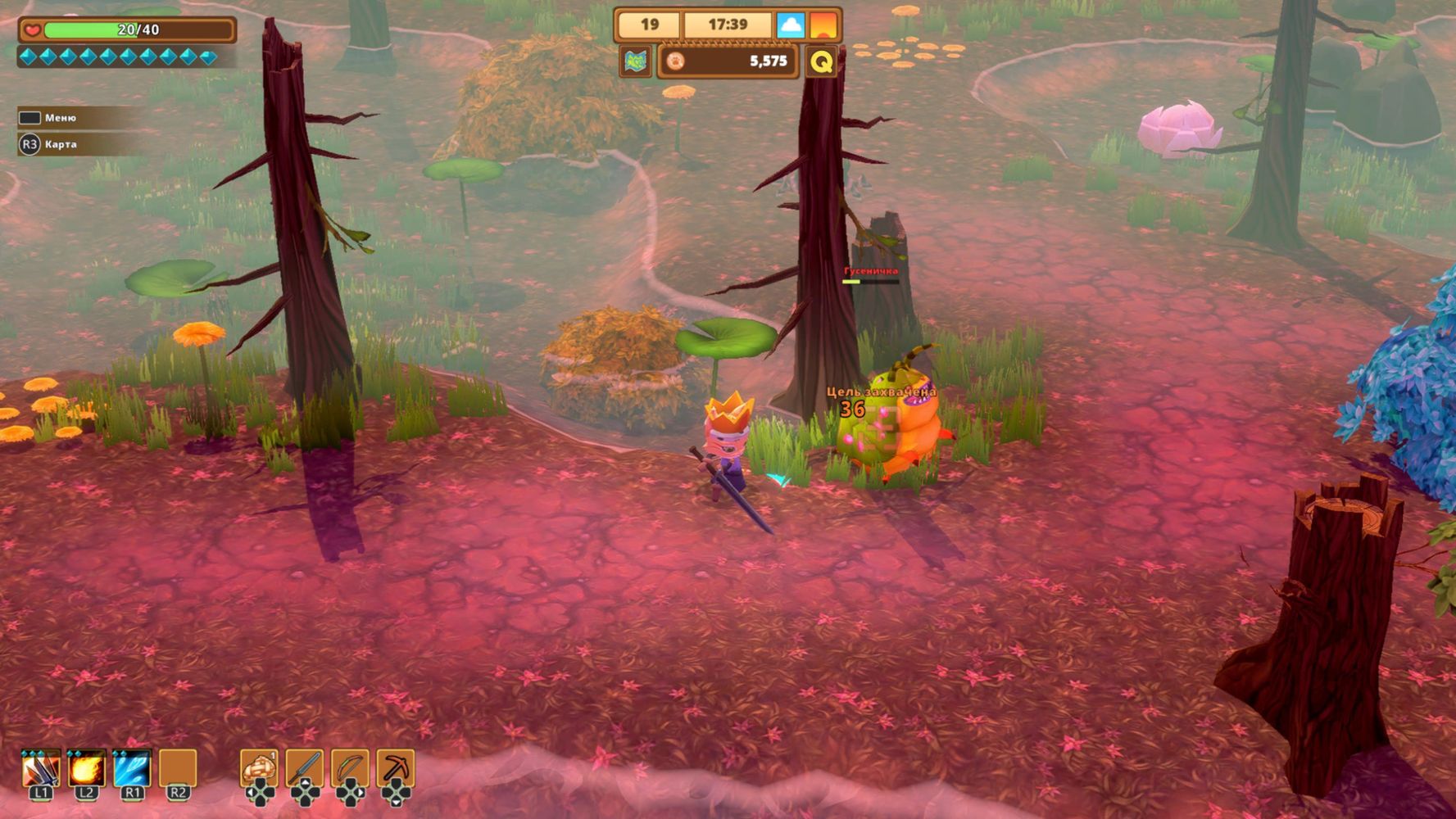The height and width of the screenshot is (819, 1456).
Task: Equip the sword quick slot
Action: [305, 770]
